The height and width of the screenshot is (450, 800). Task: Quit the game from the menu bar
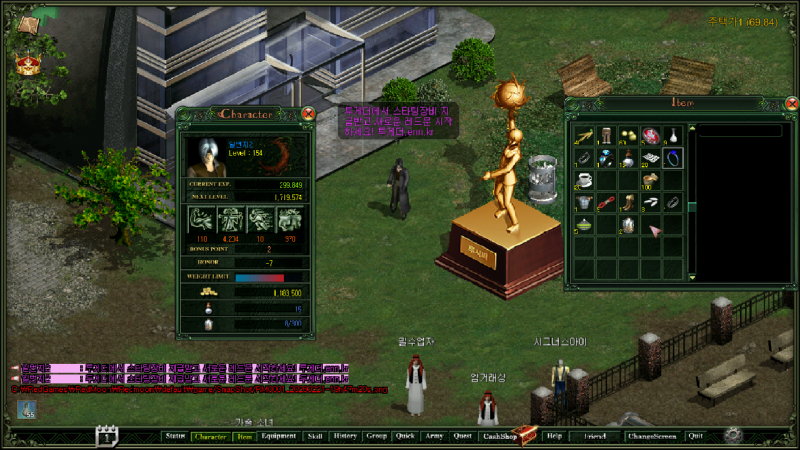(x=695, y=436)
